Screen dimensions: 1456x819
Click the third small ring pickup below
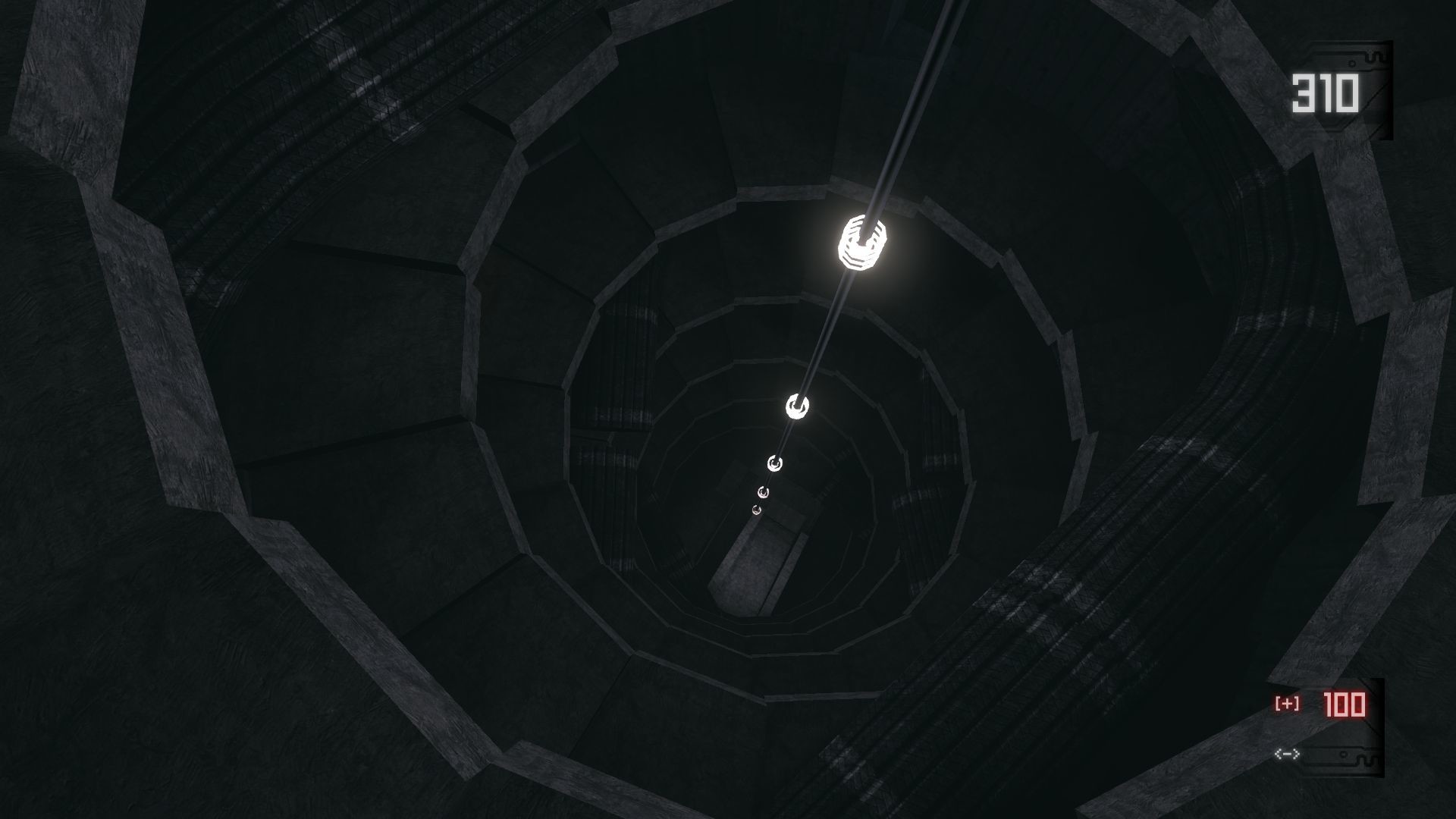pos(775,463)
